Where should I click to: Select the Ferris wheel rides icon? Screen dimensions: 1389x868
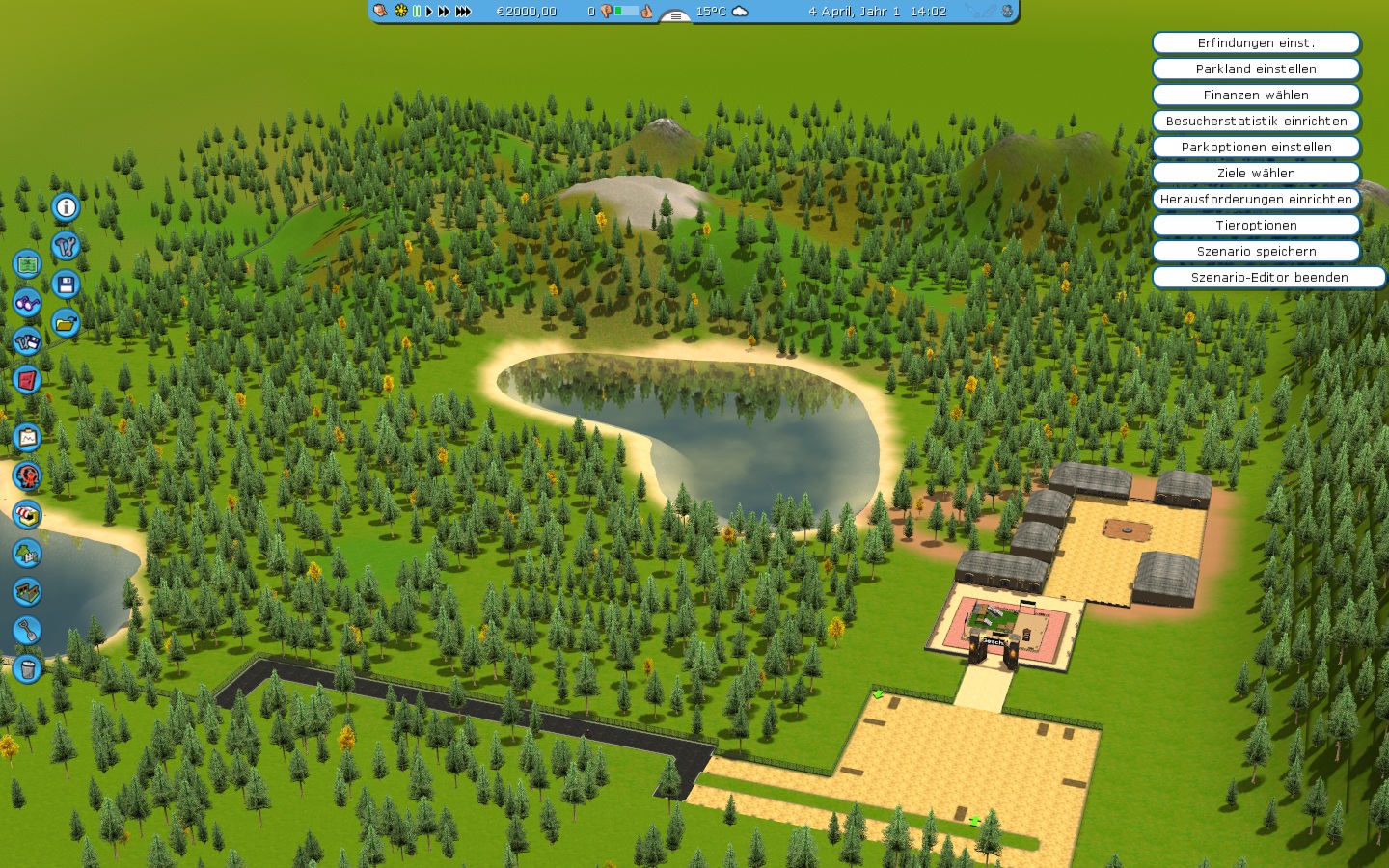pyautogui.click(x=27, y=475)
